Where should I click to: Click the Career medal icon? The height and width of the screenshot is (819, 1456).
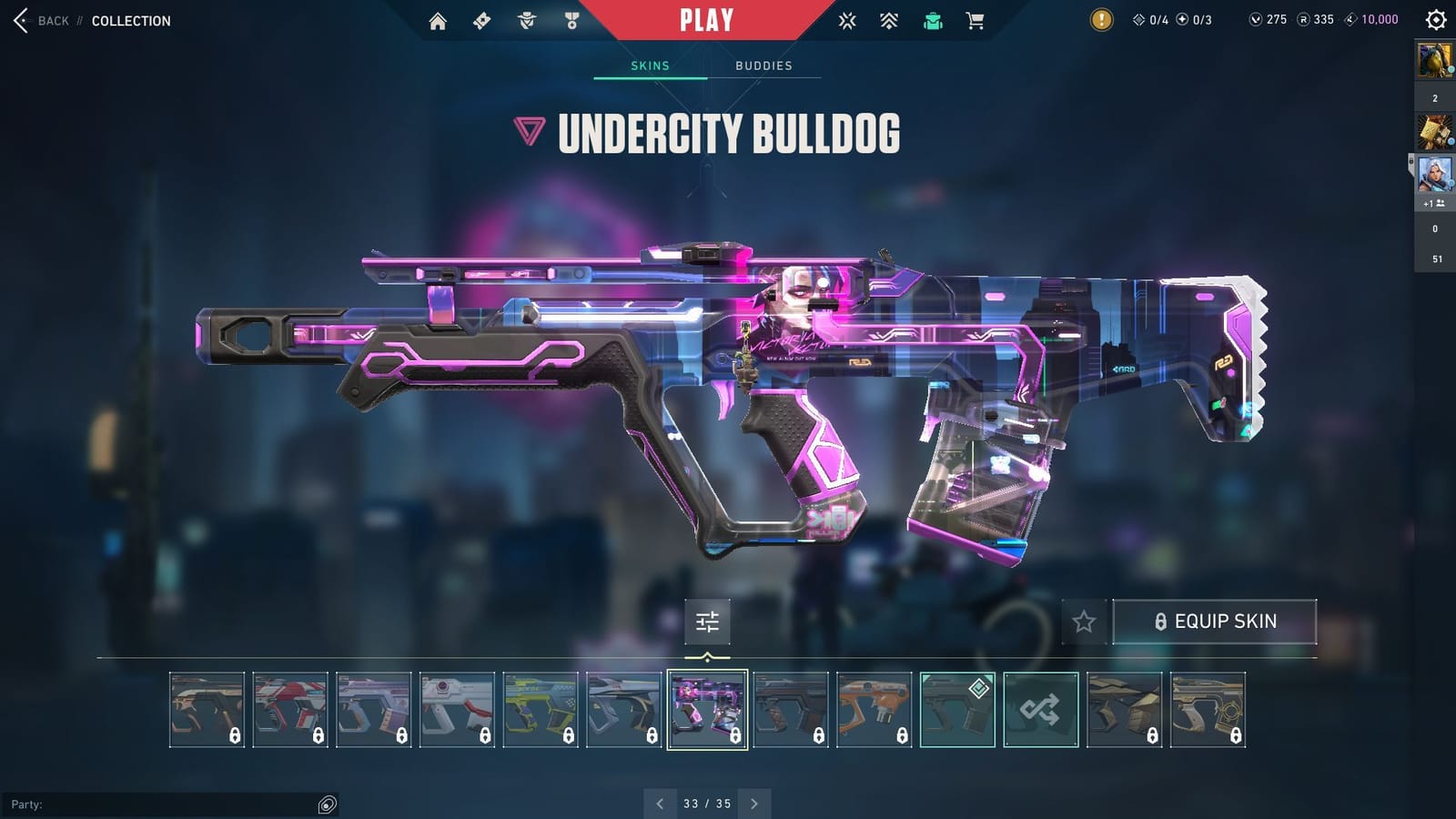(570, 20)
